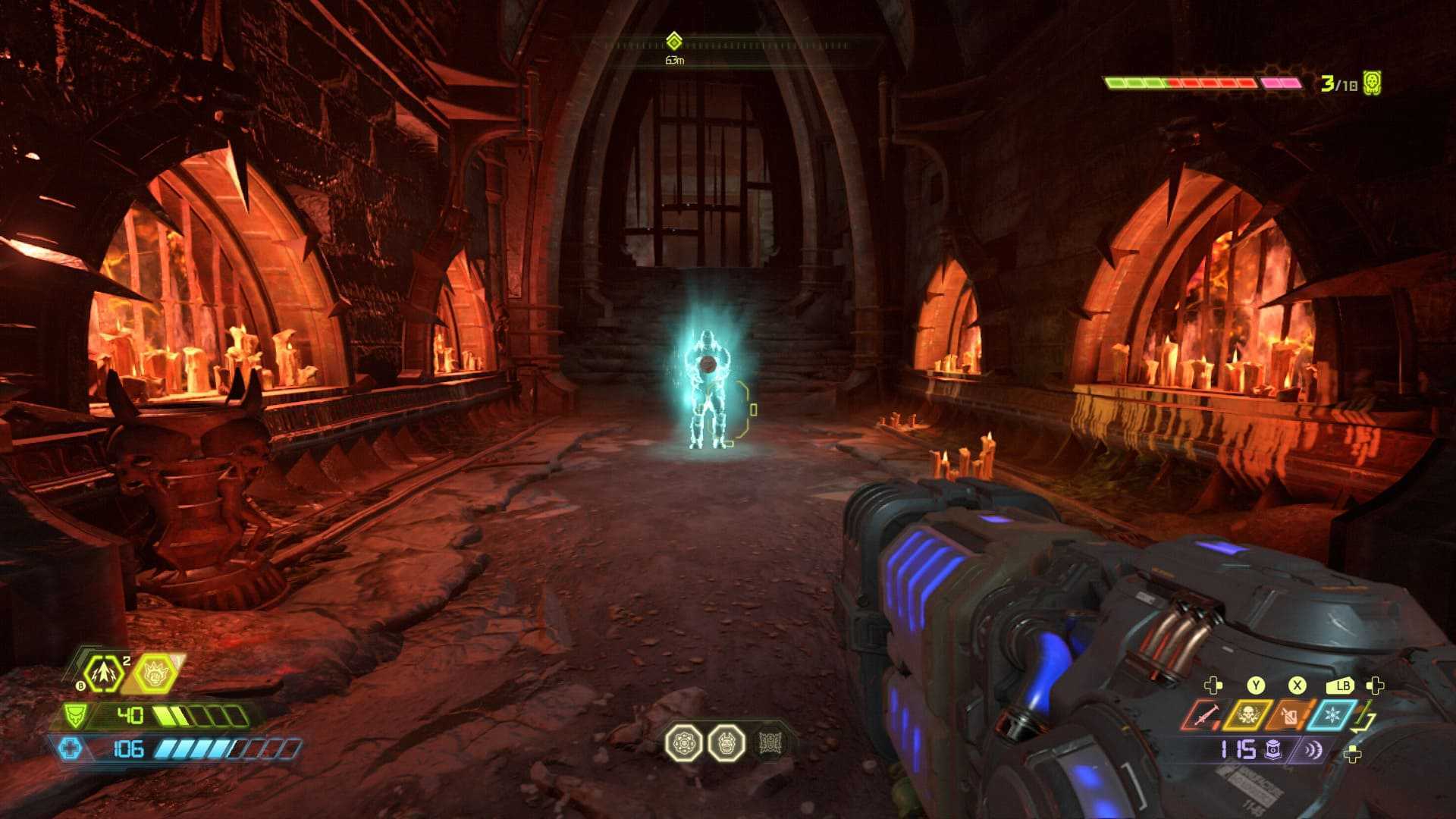Use the orange fuel can chainsaw icon
1456x819 pixels.
pos(1288,715)
